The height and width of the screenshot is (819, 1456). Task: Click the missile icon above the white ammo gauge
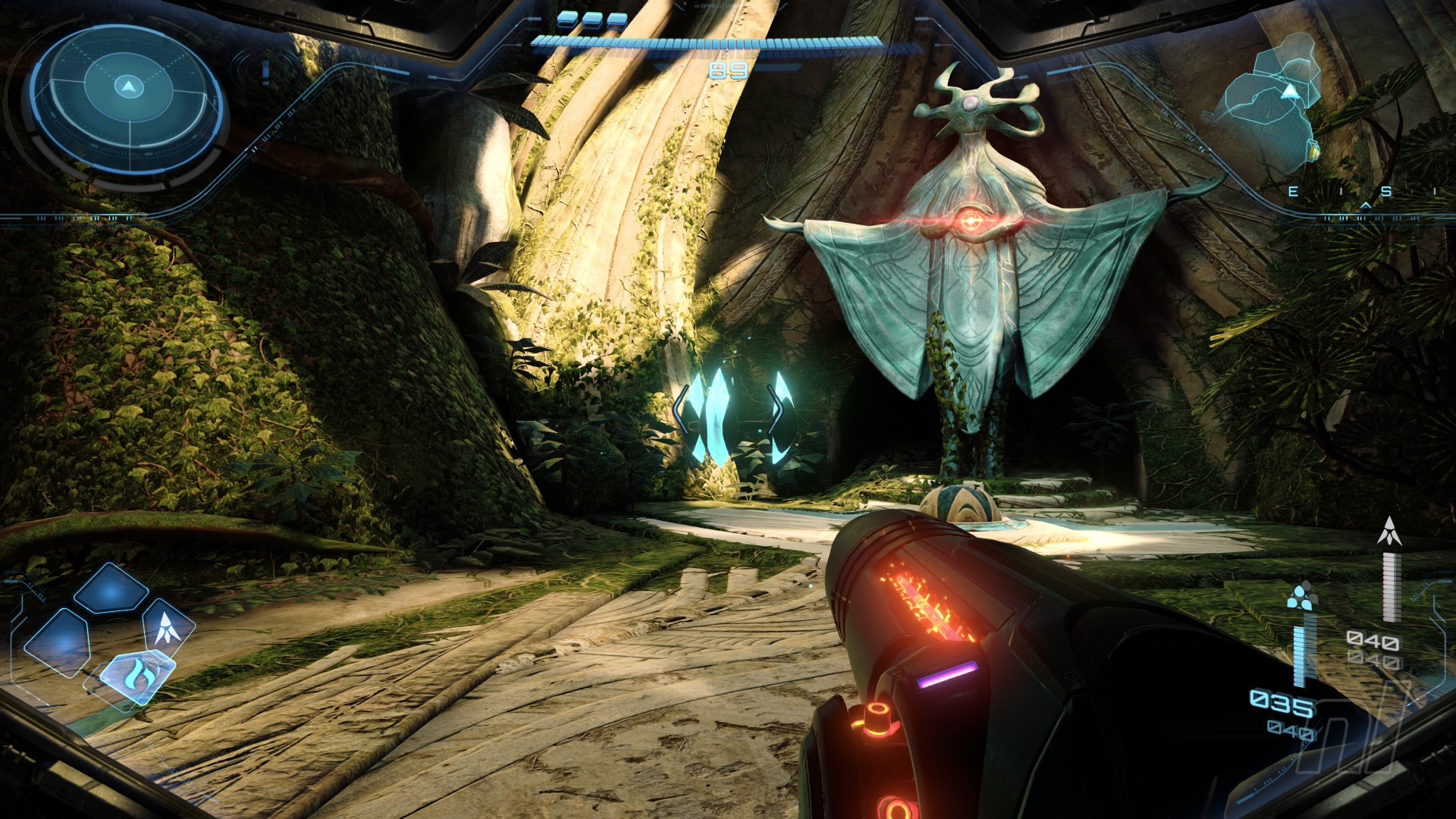(1389, 532)
